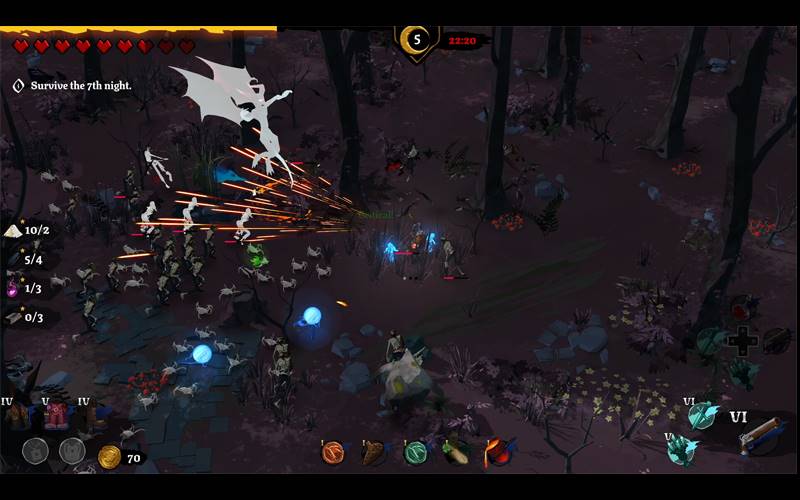Click the purple potion resource icon

click(13, 289)
